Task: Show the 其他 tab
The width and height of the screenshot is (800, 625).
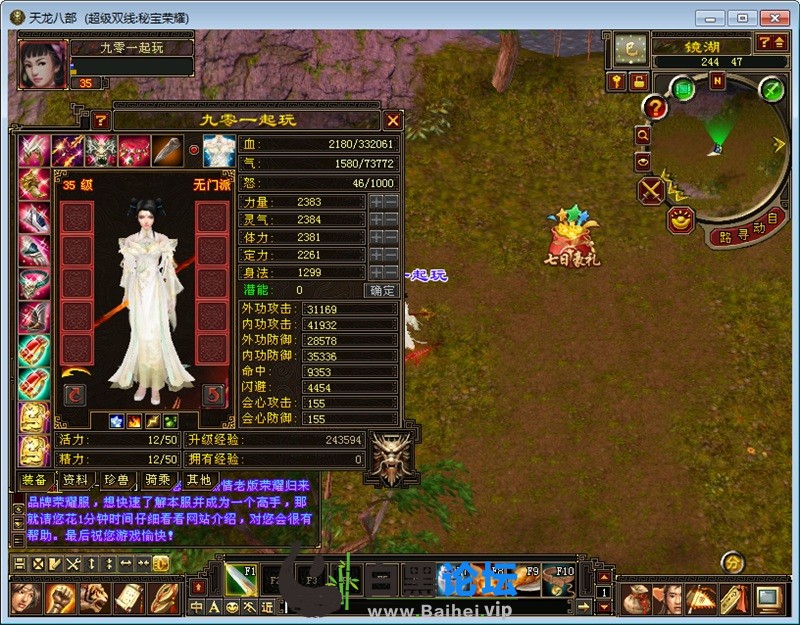Action: click(198, 481)
